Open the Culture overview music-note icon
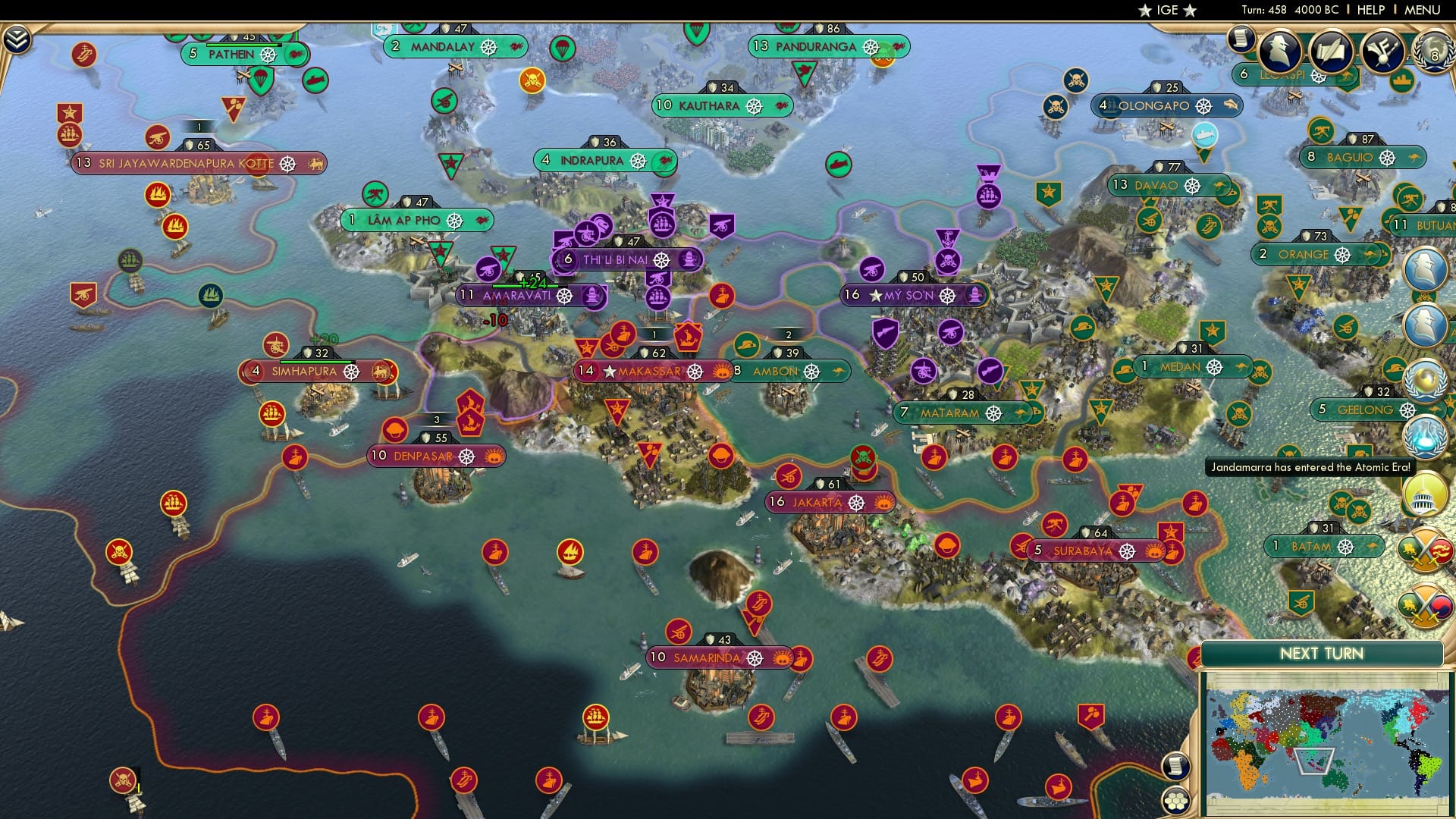 (1382, 52)
